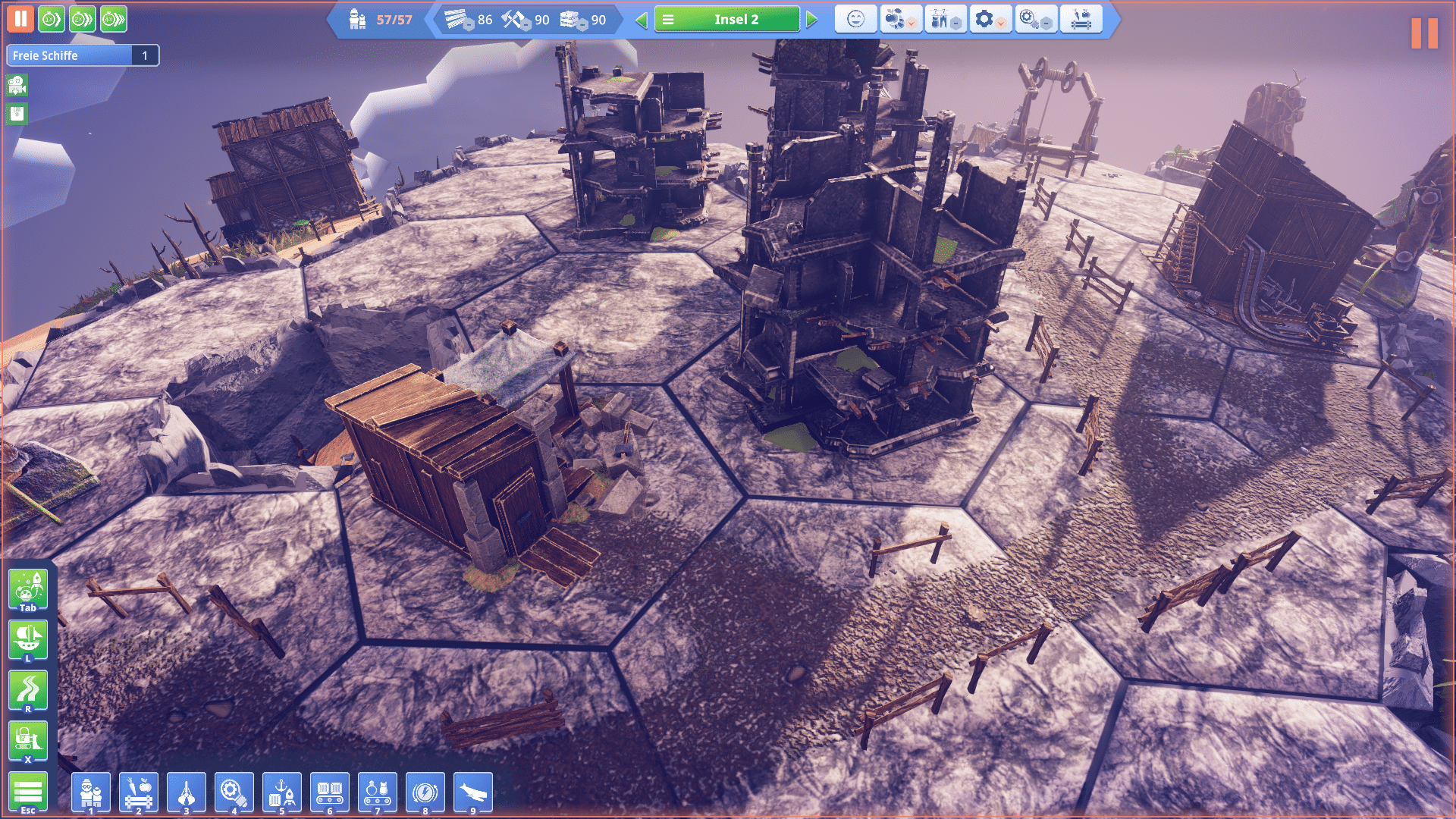This screenshot has height=819, width=1456.
Task: Open the Freie Schiffe panel
Action: [x=82, y=55]
